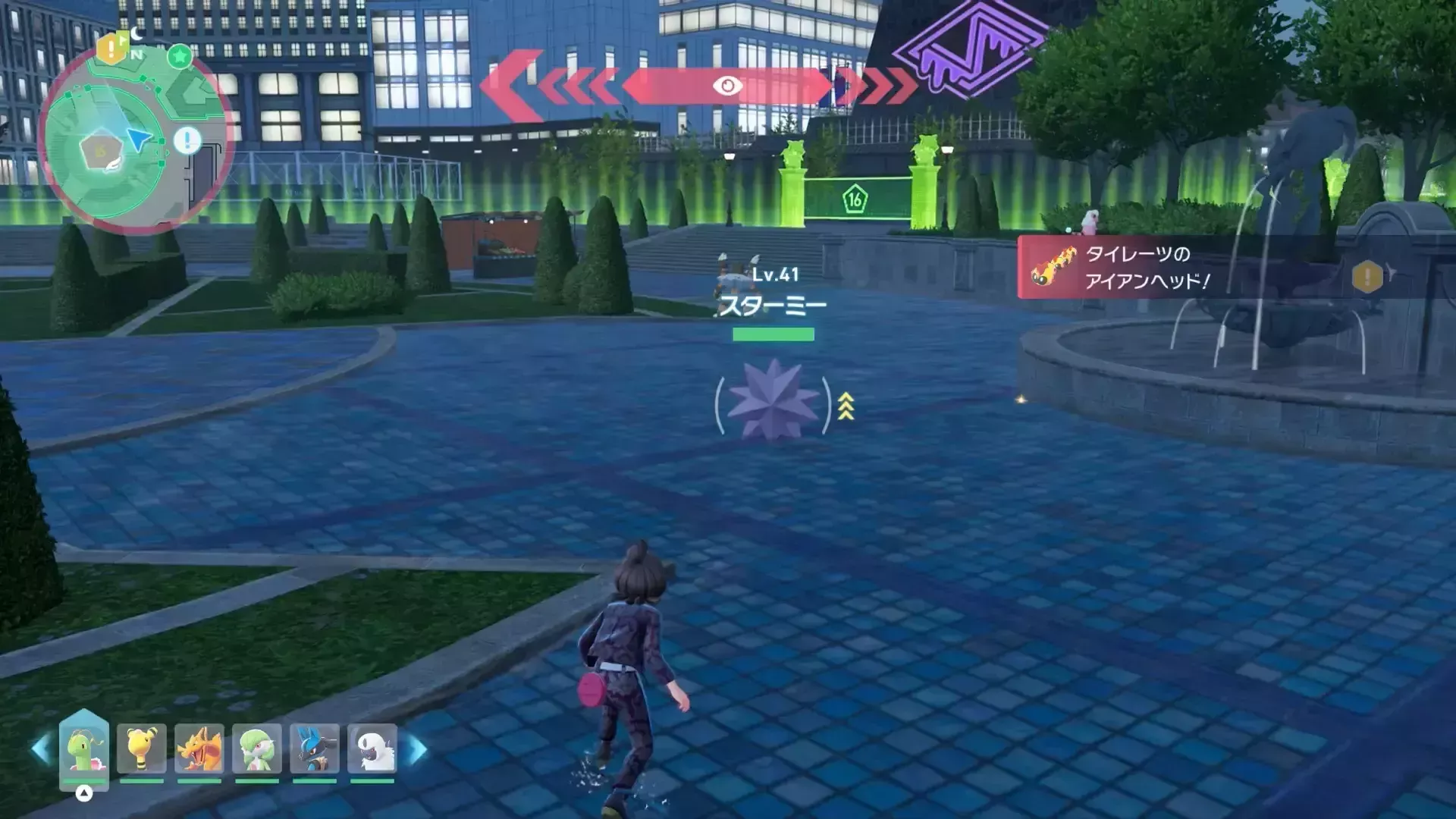The image size is (1456, 819).
Task: Click the blue exclamation bubble on the minimap
Action: click(187, 141)
